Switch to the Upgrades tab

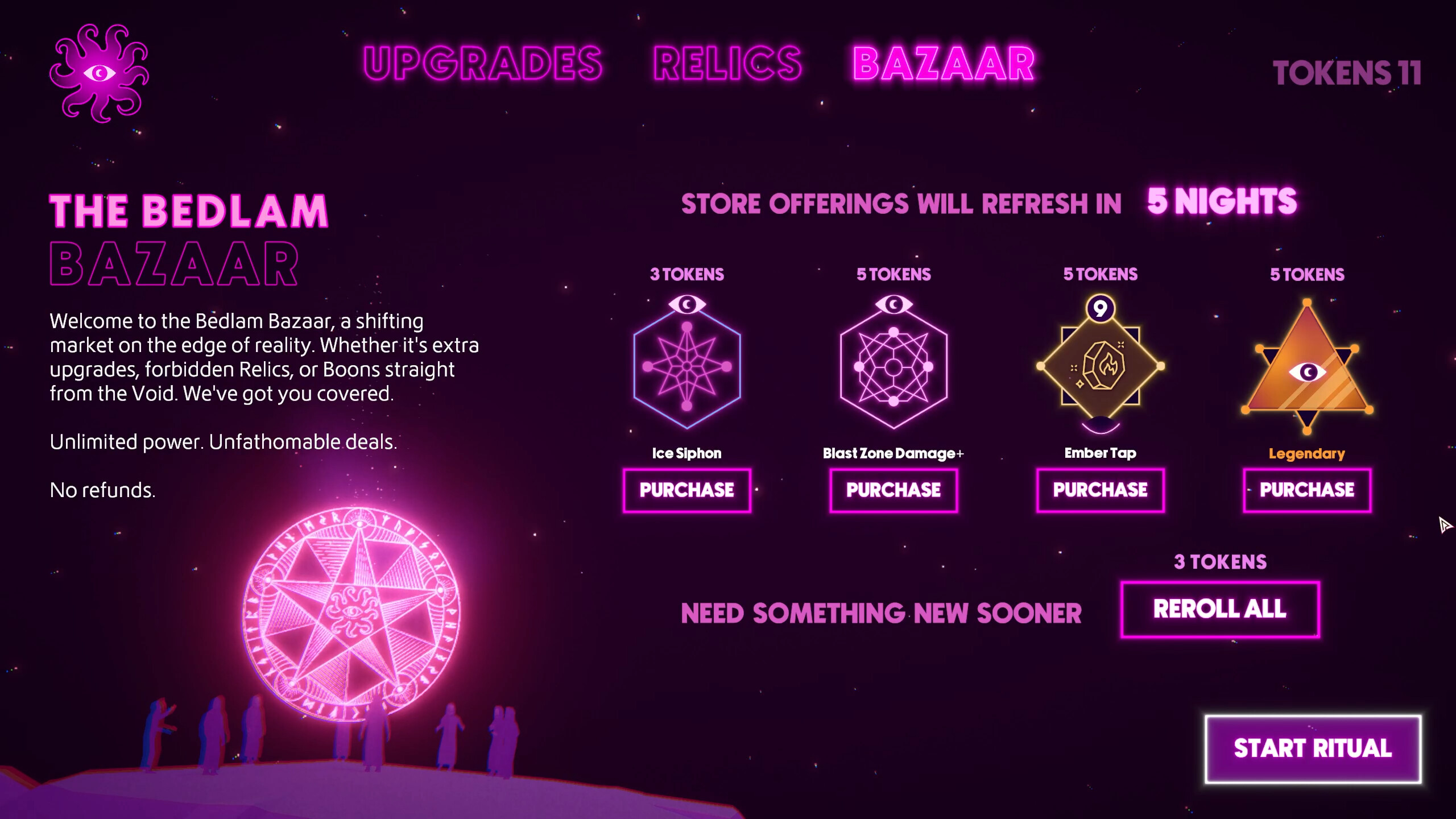(x=483, y=63)
